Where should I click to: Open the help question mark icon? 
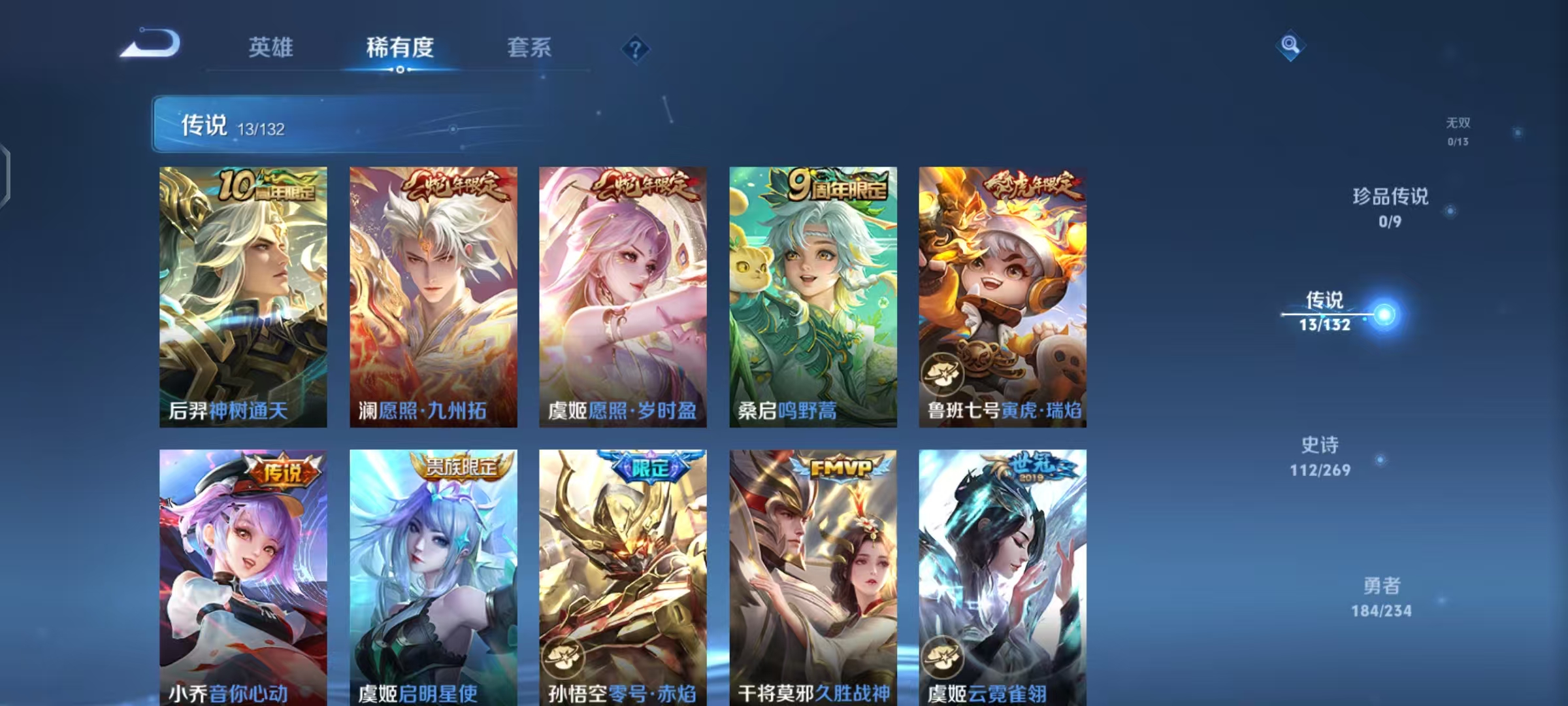tap(636, 49)
